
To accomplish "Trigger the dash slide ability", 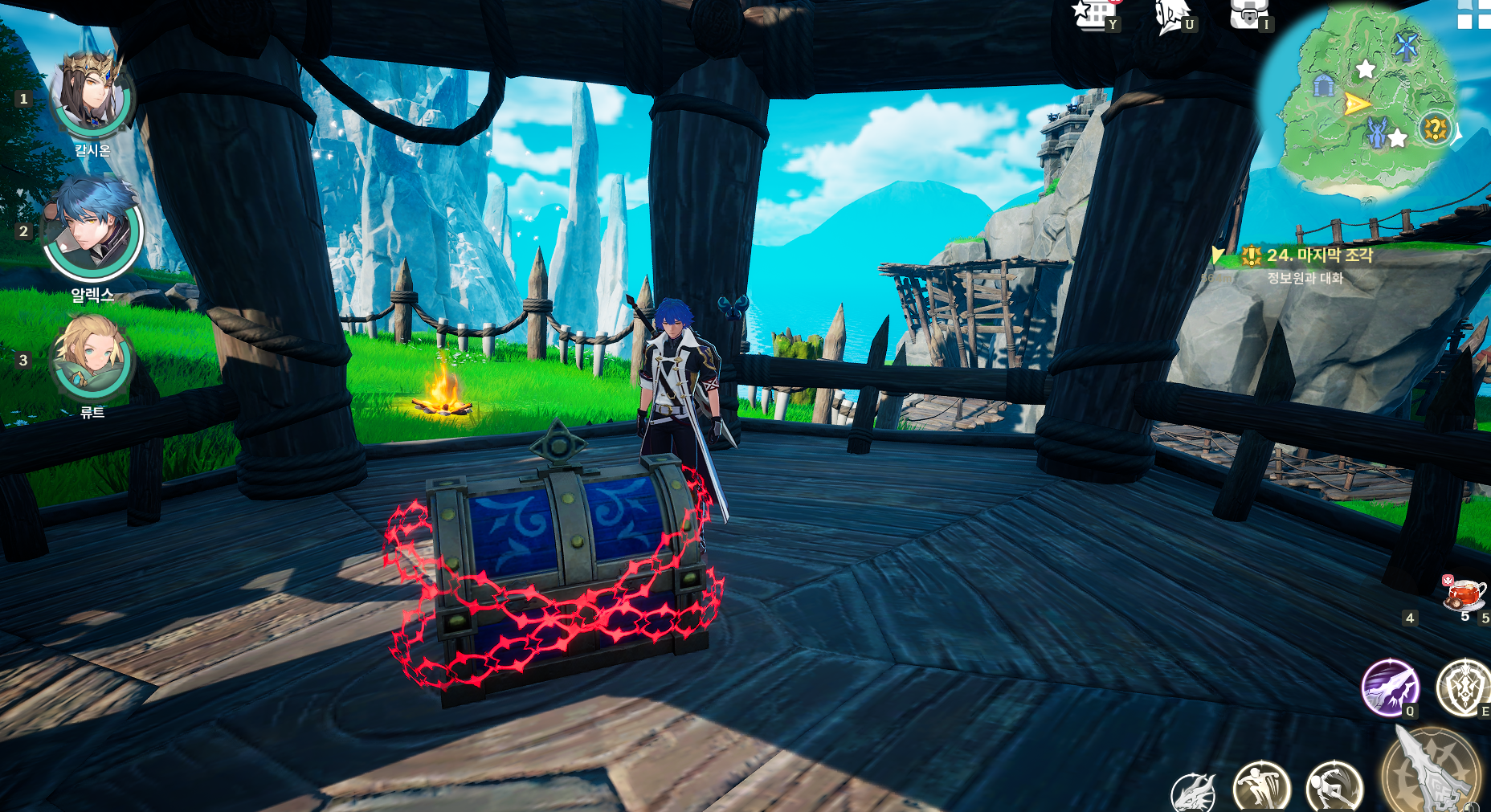I will (x=1335, y=787).
